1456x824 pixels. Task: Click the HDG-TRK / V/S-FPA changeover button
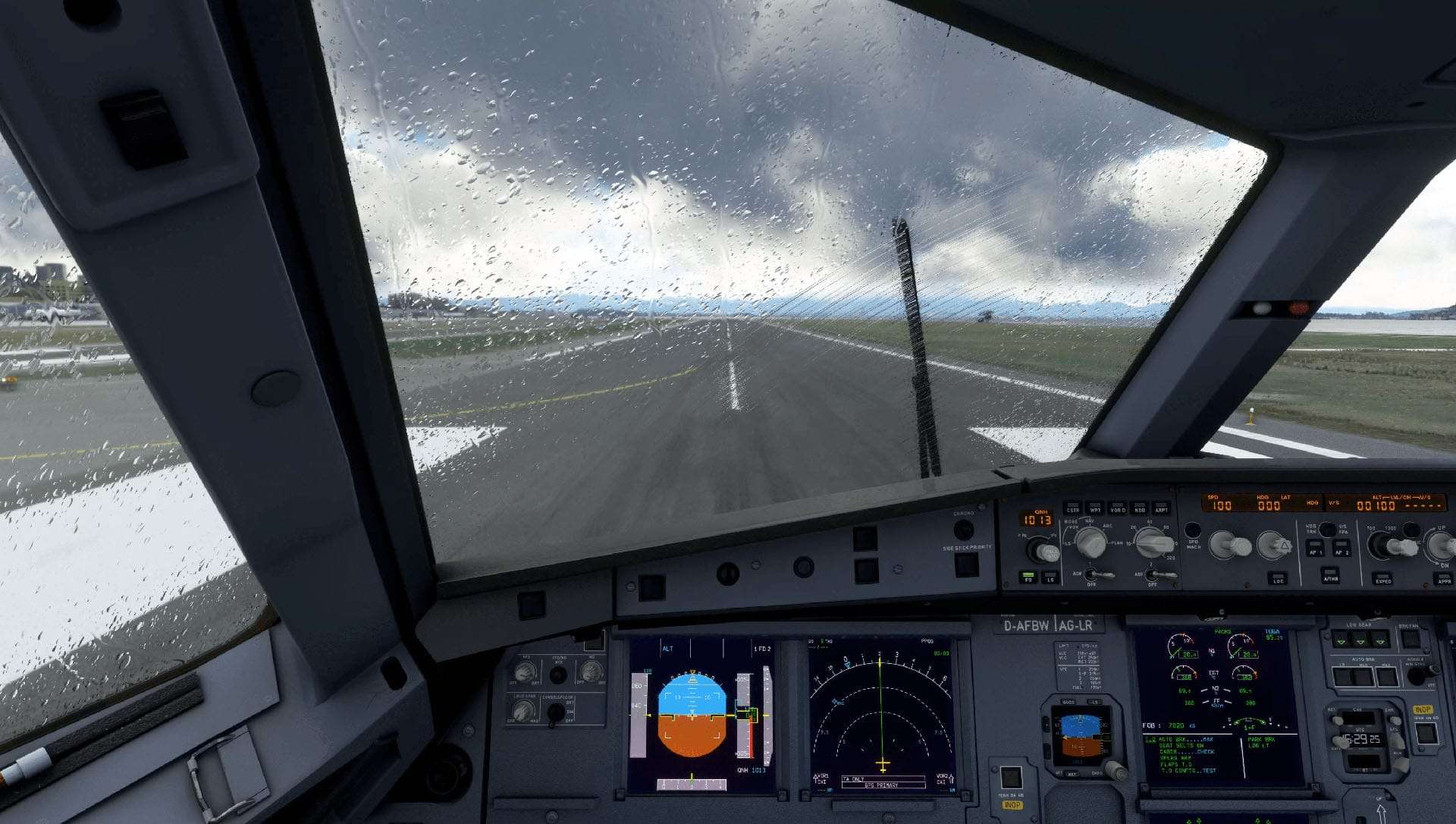click(1327, 529)
